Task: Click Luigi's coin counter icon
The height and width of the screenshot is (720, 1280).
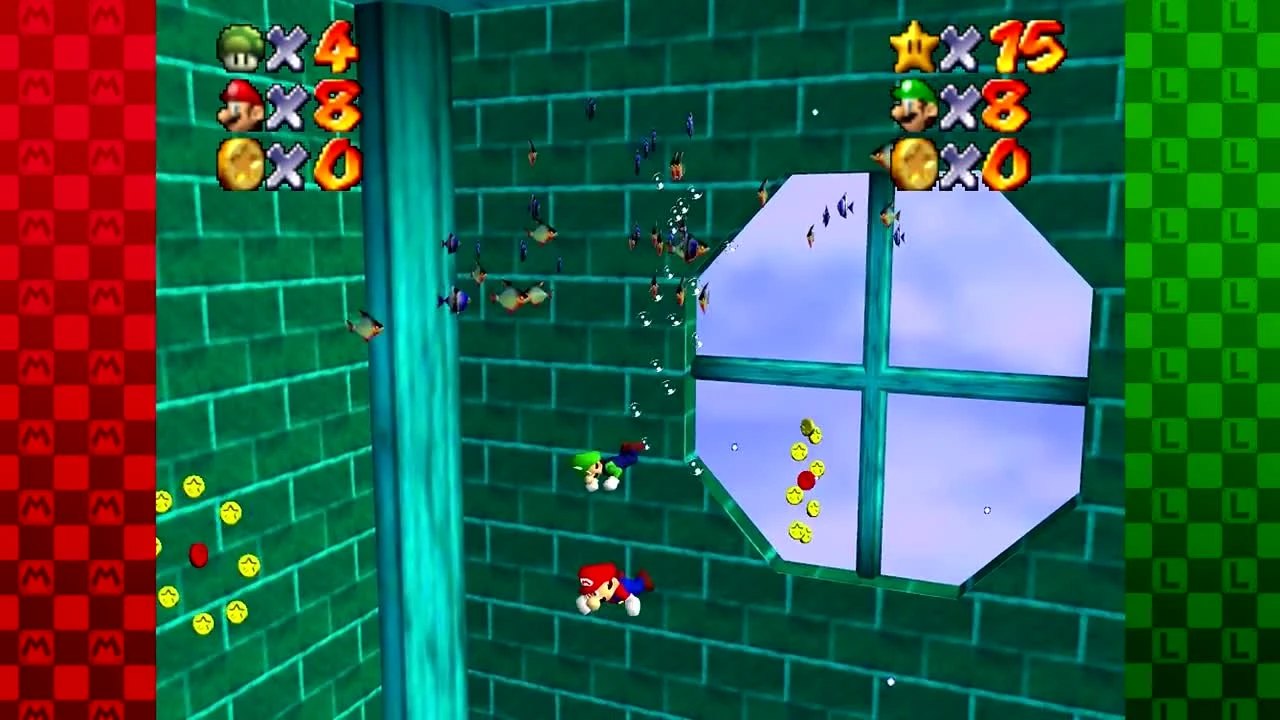Action: coord(912,165)
